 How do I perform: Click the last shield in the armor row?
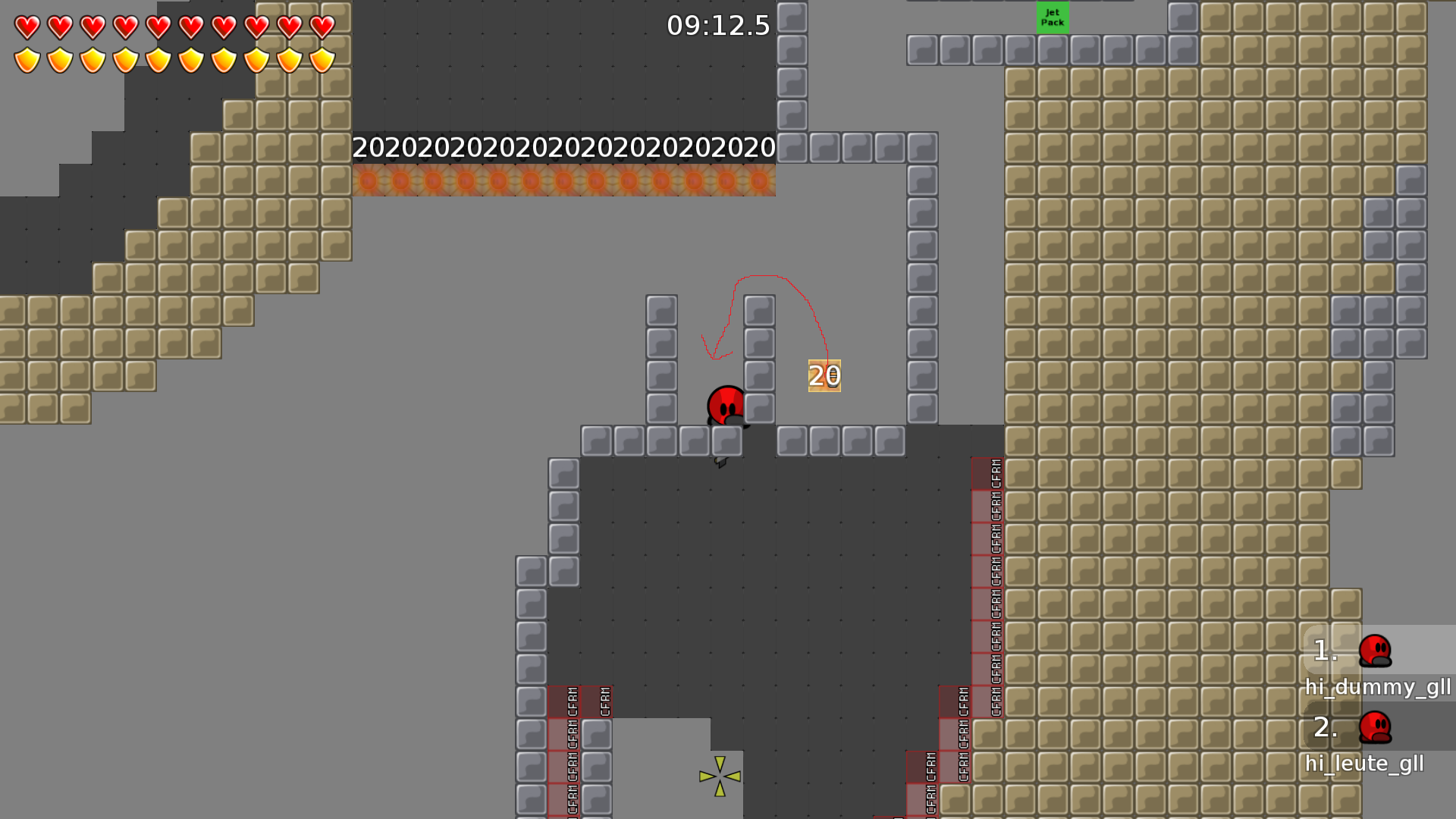[322, 58]
